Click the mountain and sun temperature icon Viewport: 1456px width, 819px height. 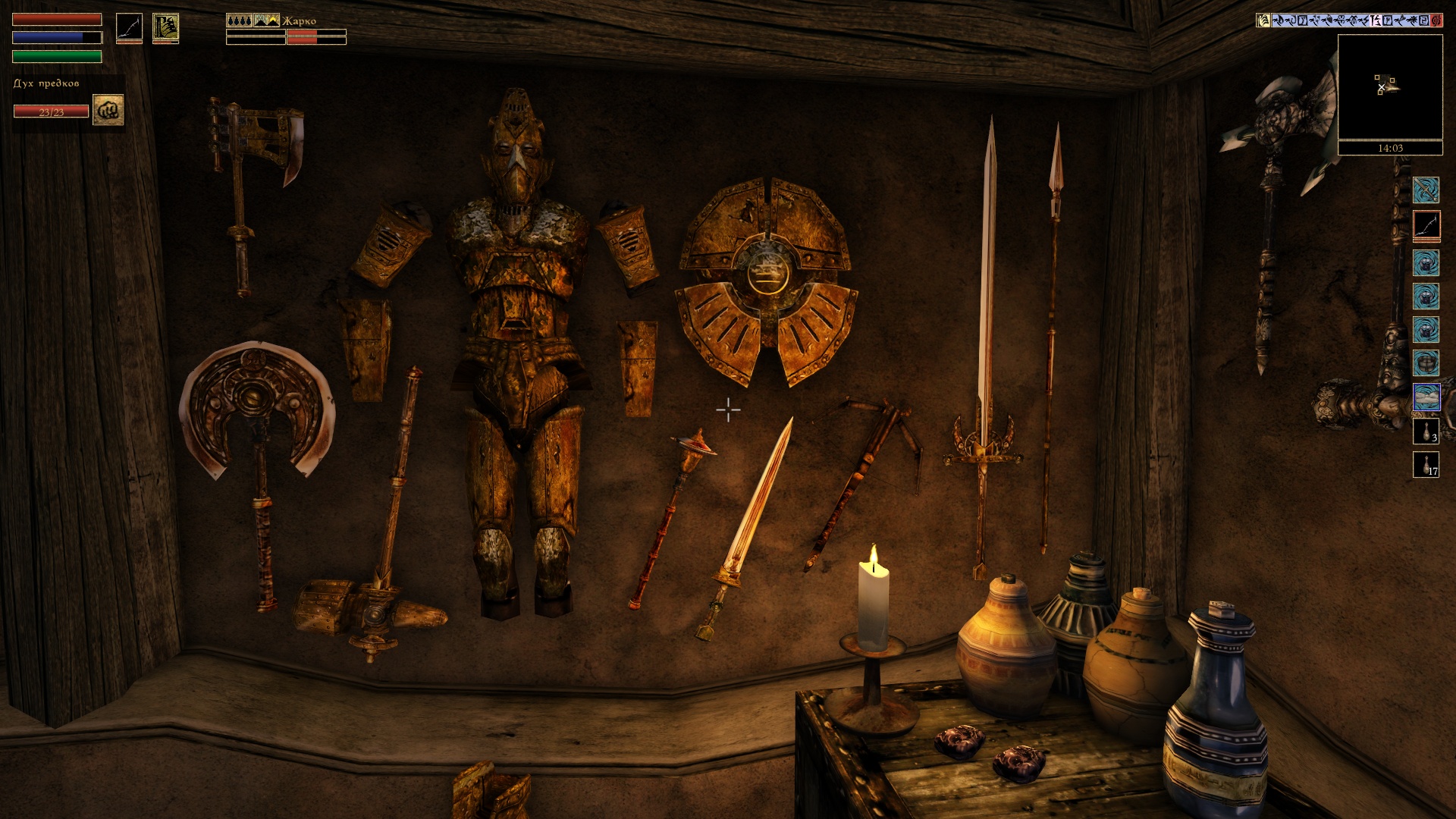click(266, 20)
